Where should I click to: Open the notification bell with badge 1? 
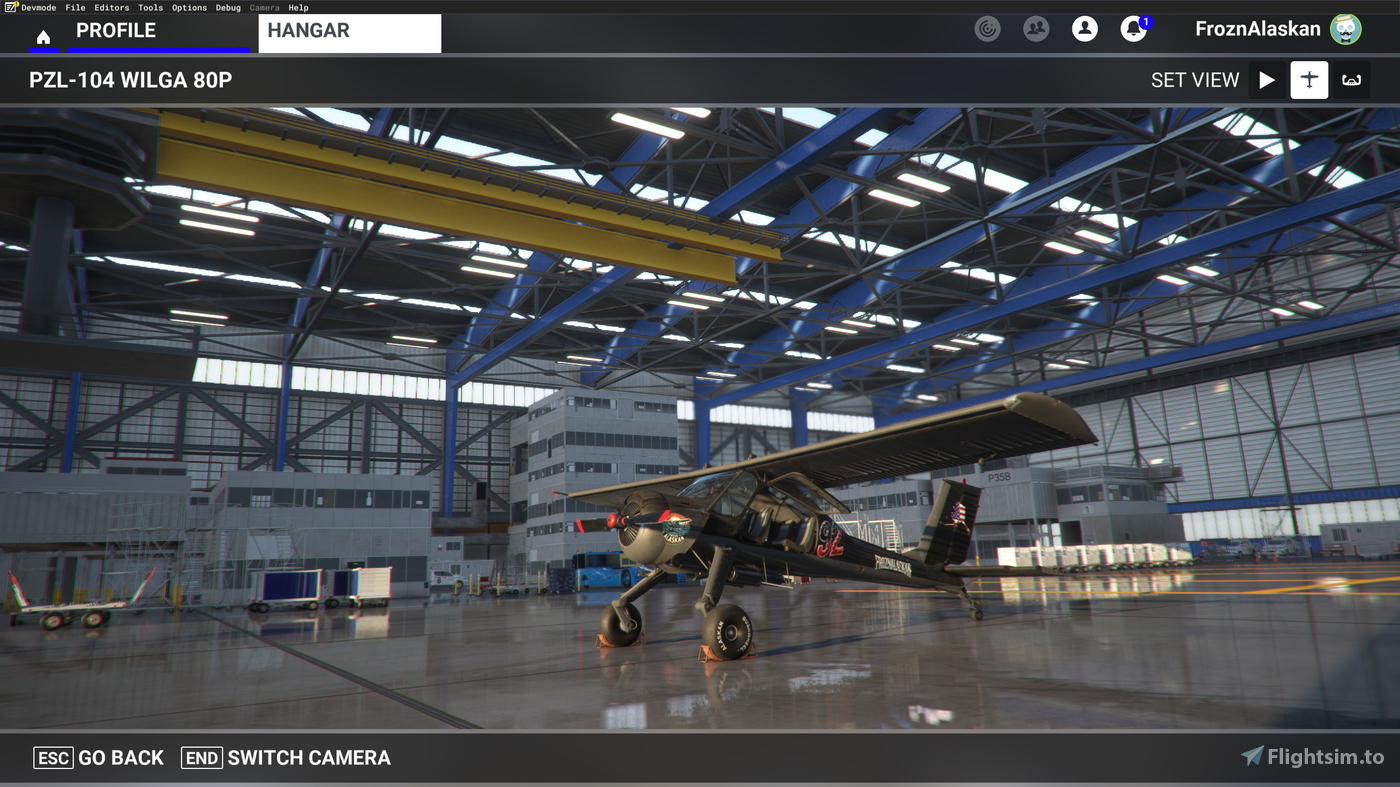click(1133, 29)
